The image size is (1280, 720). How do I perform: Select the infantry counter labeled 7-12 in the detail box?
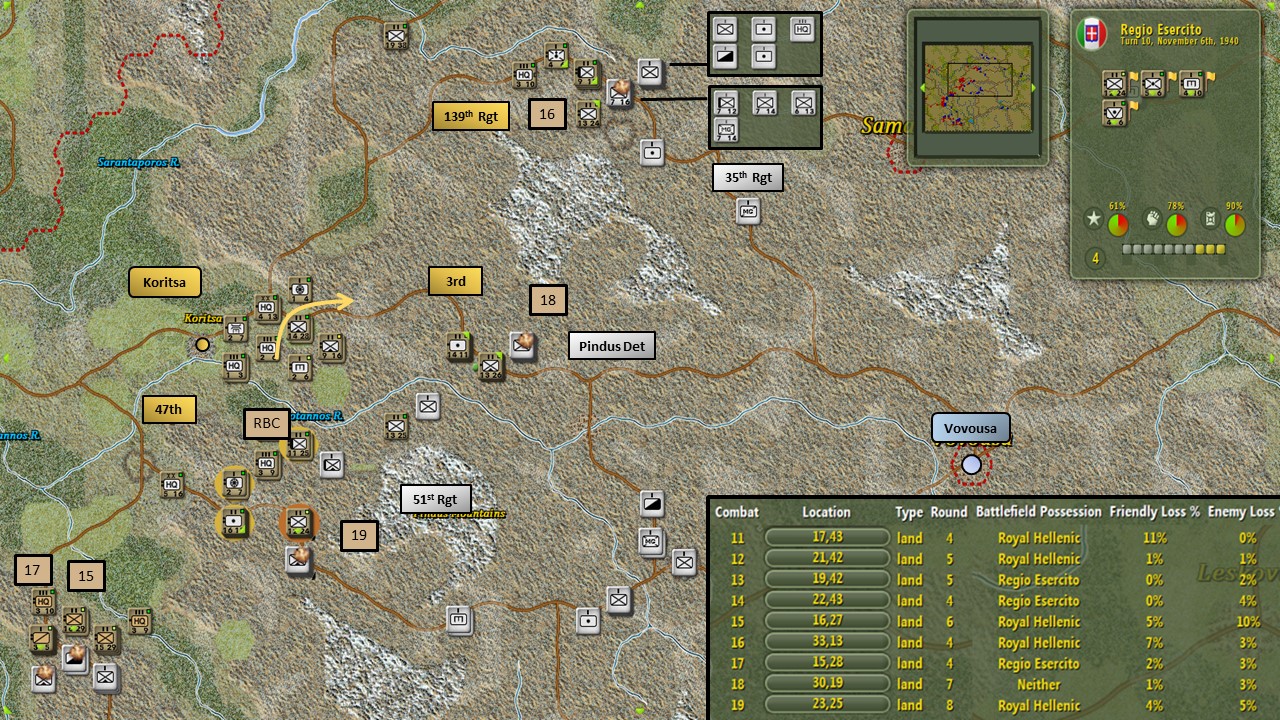[725, 103]
